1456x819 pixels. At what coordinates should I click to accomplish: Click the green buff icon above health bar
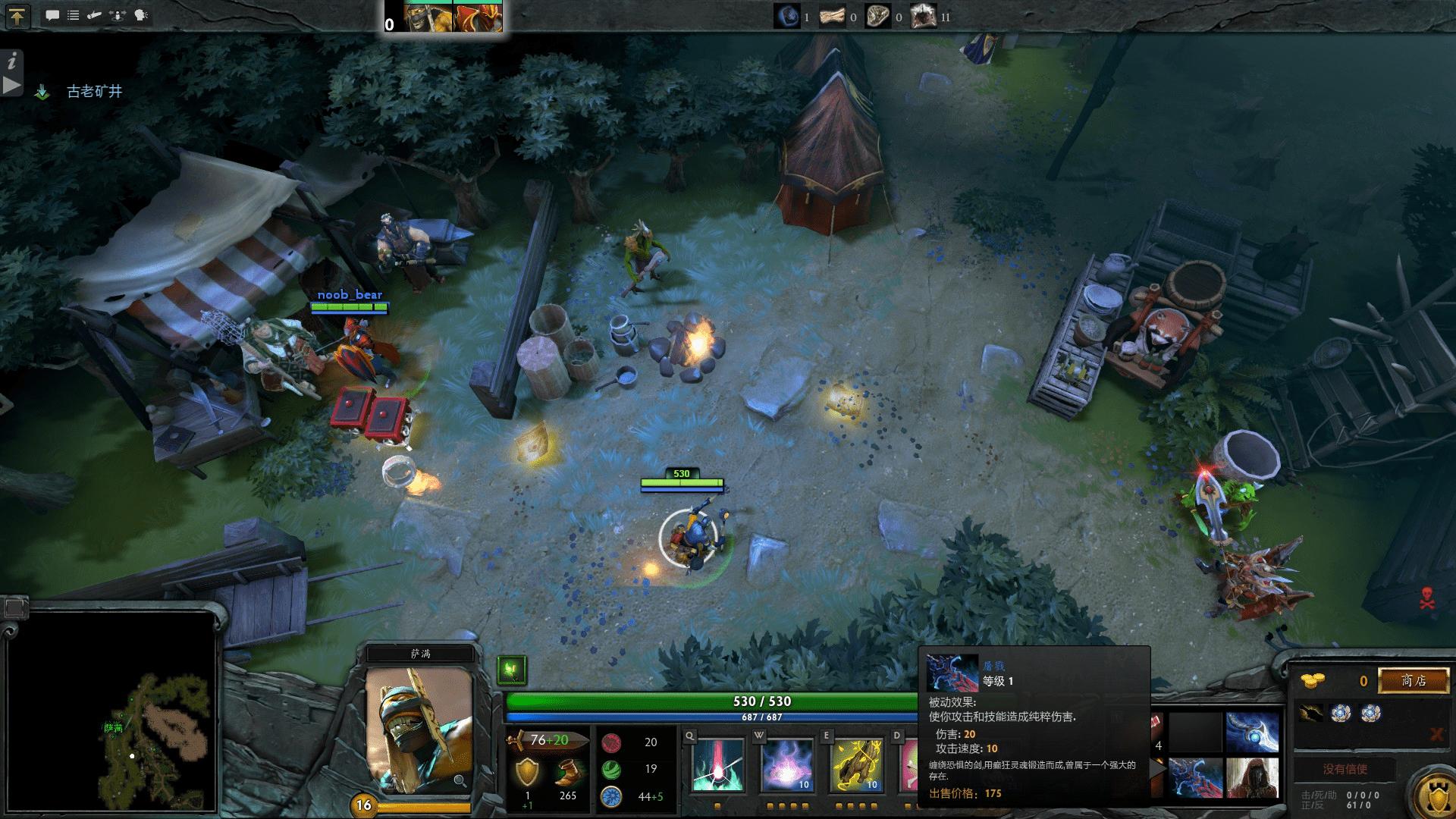[x=512, y=670]
